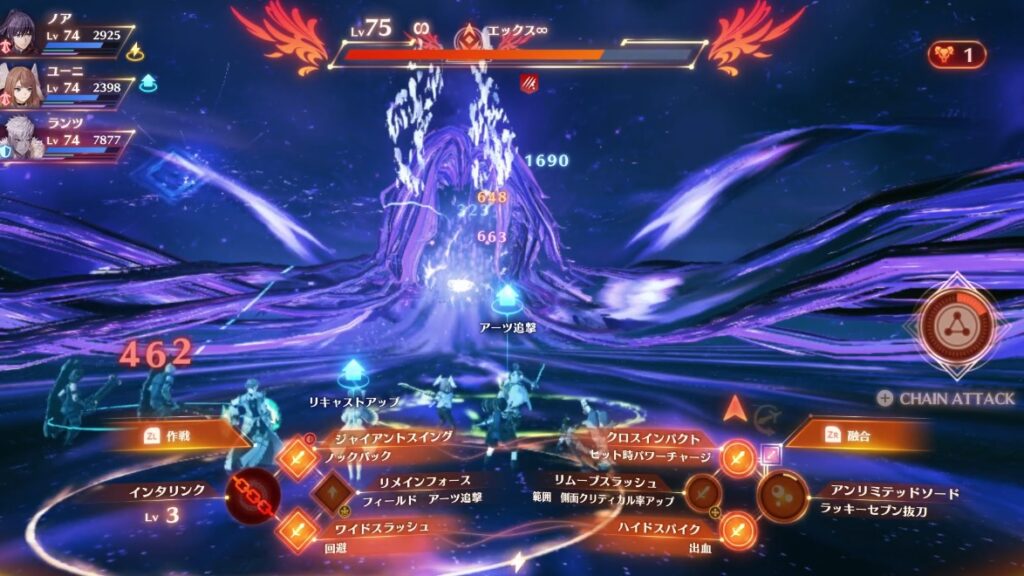Trigger the ワイドスラッシュ art icon
1024x576 pixels.
click(x=297, y=529)
